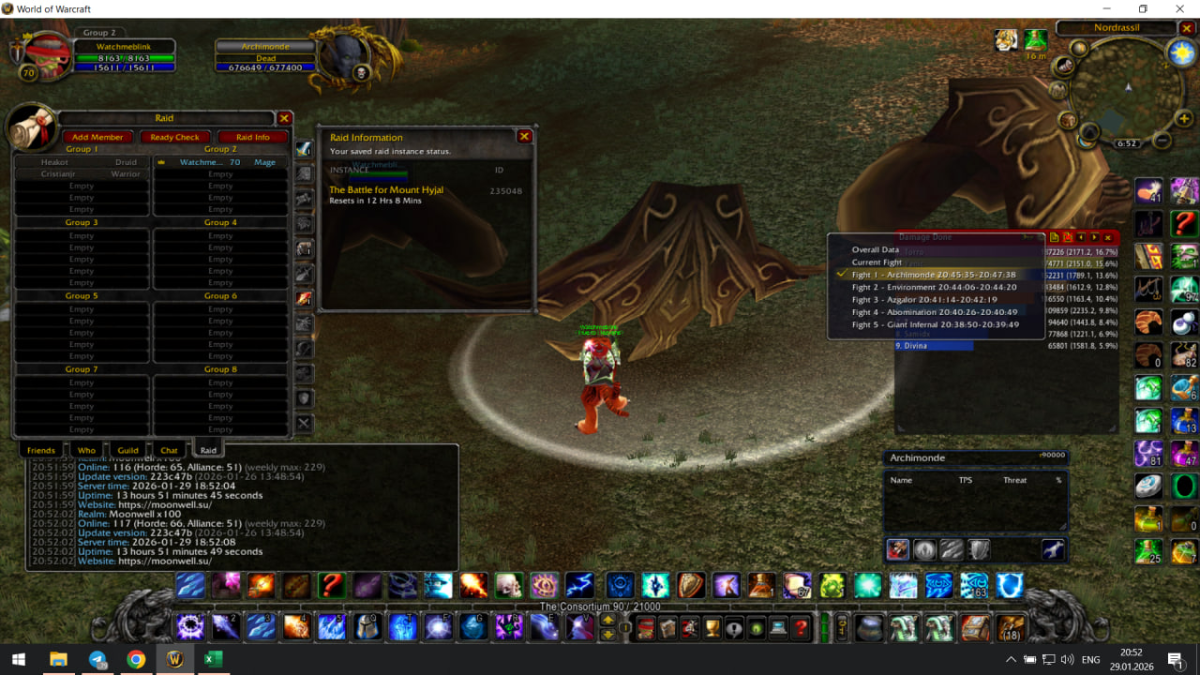This screenshot has width=1200, height=675.
Task: Close the Raid Information window
Action: [524, 136]
